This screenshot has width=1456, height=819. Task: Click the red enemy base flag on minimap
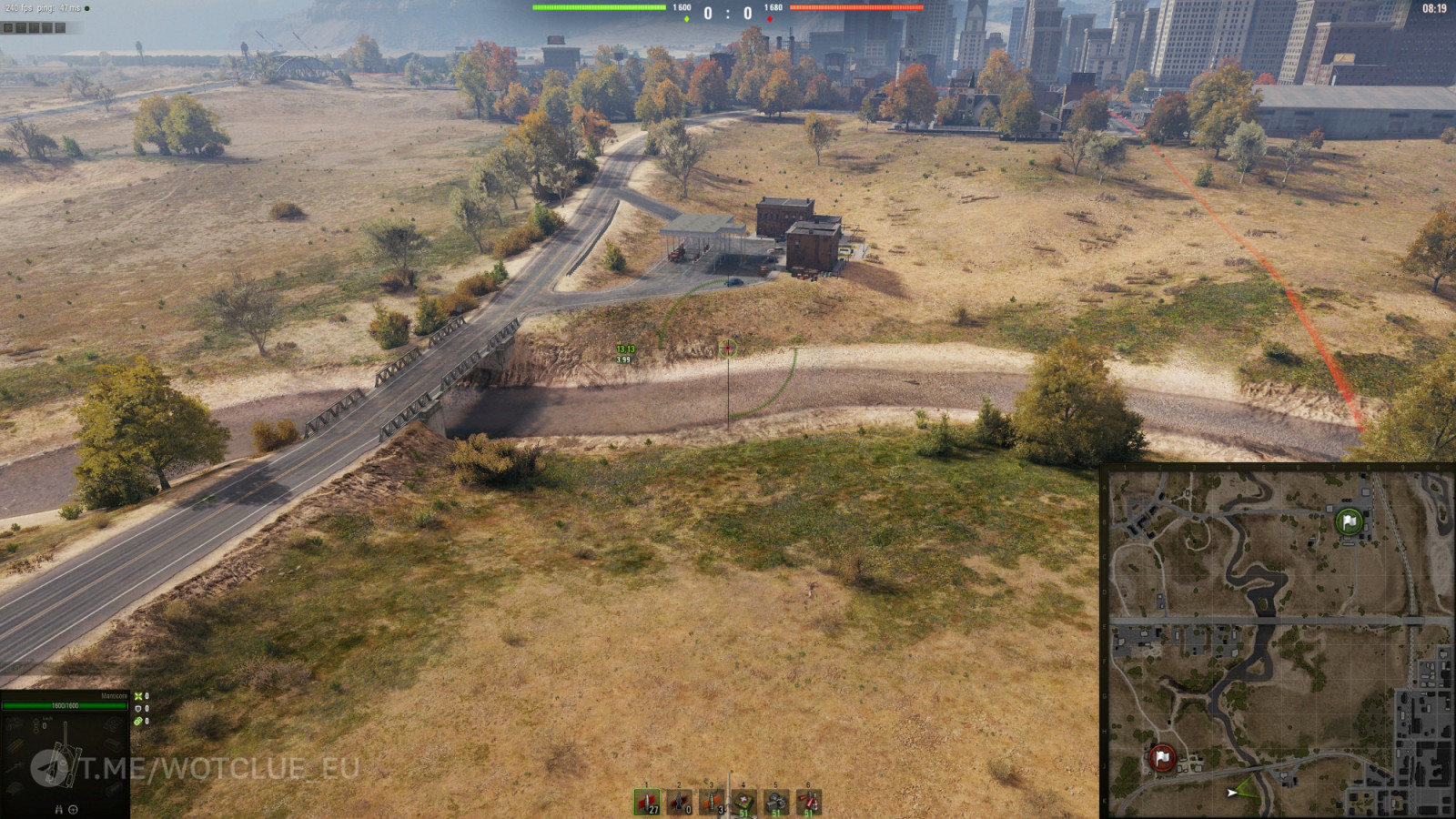pyautogui.click(x=1161, y=757)
